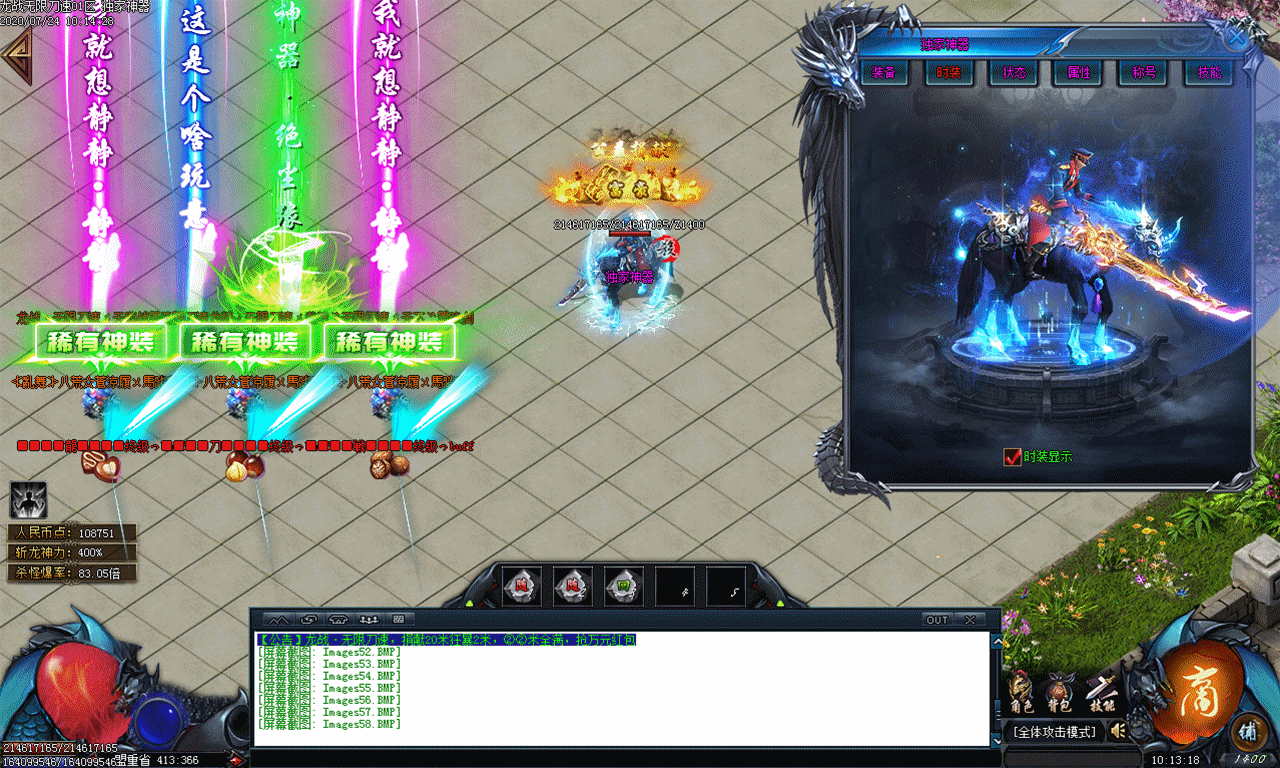Viewport: 1280px width, 768px height.
Task: Select the 状态 status tab
Action: click(x=1013, y=73)
